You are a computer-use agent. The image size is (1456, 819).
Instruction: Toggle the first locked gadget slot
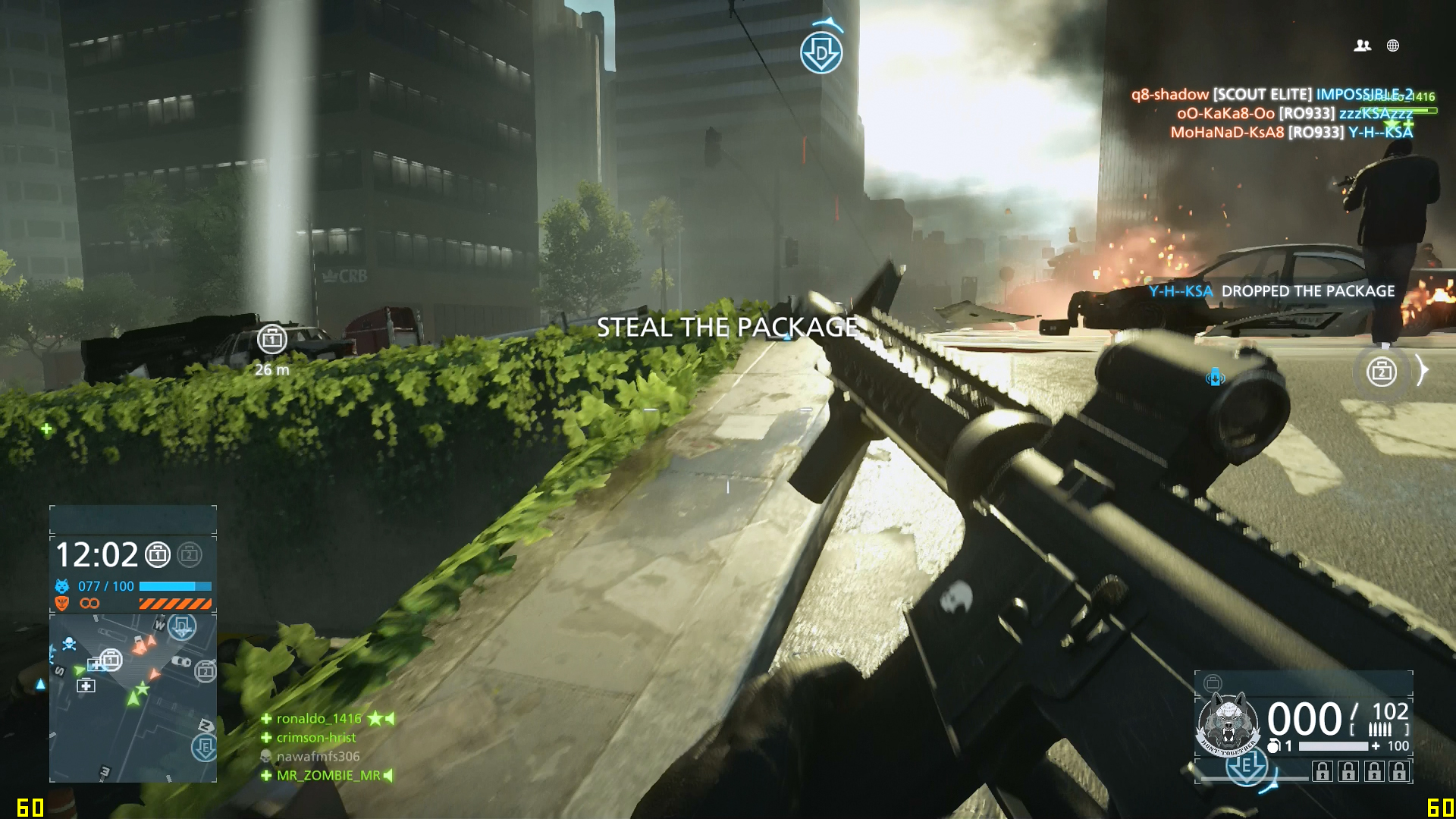1323,772
